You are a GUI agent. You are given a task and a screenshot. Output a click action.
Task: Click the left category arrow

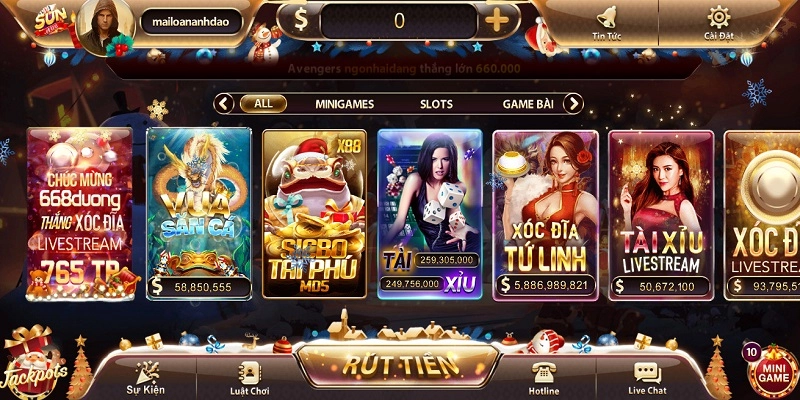(225, 103)
